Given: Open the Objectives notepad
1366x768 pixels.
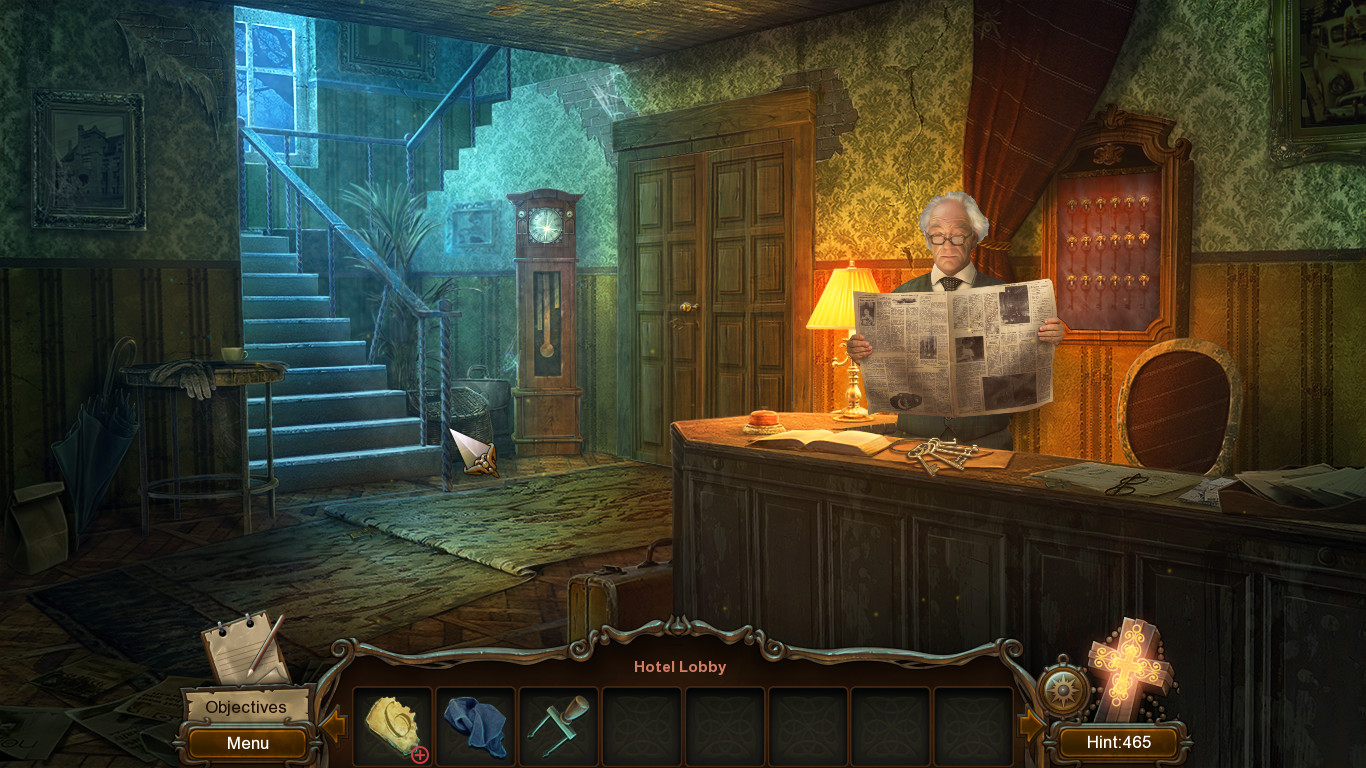Looking at the screenshot, I should pyautogui.click(x=246, y=706).
